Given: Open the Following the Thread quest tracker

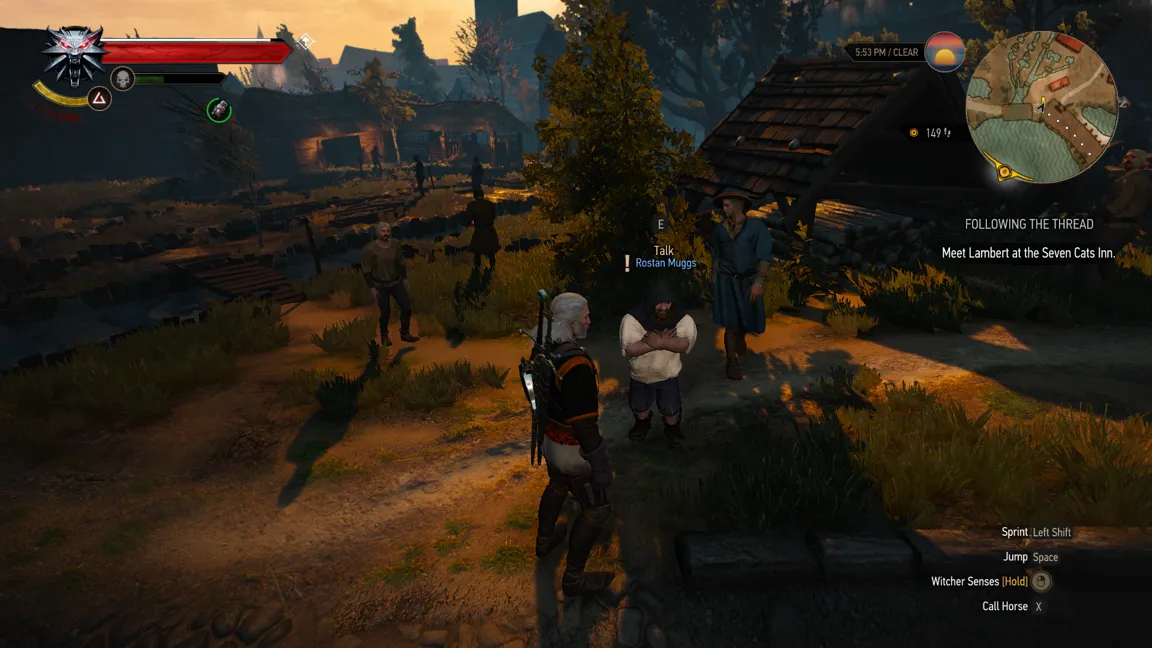Looking at the screenshot, I should pos(1029,224).
